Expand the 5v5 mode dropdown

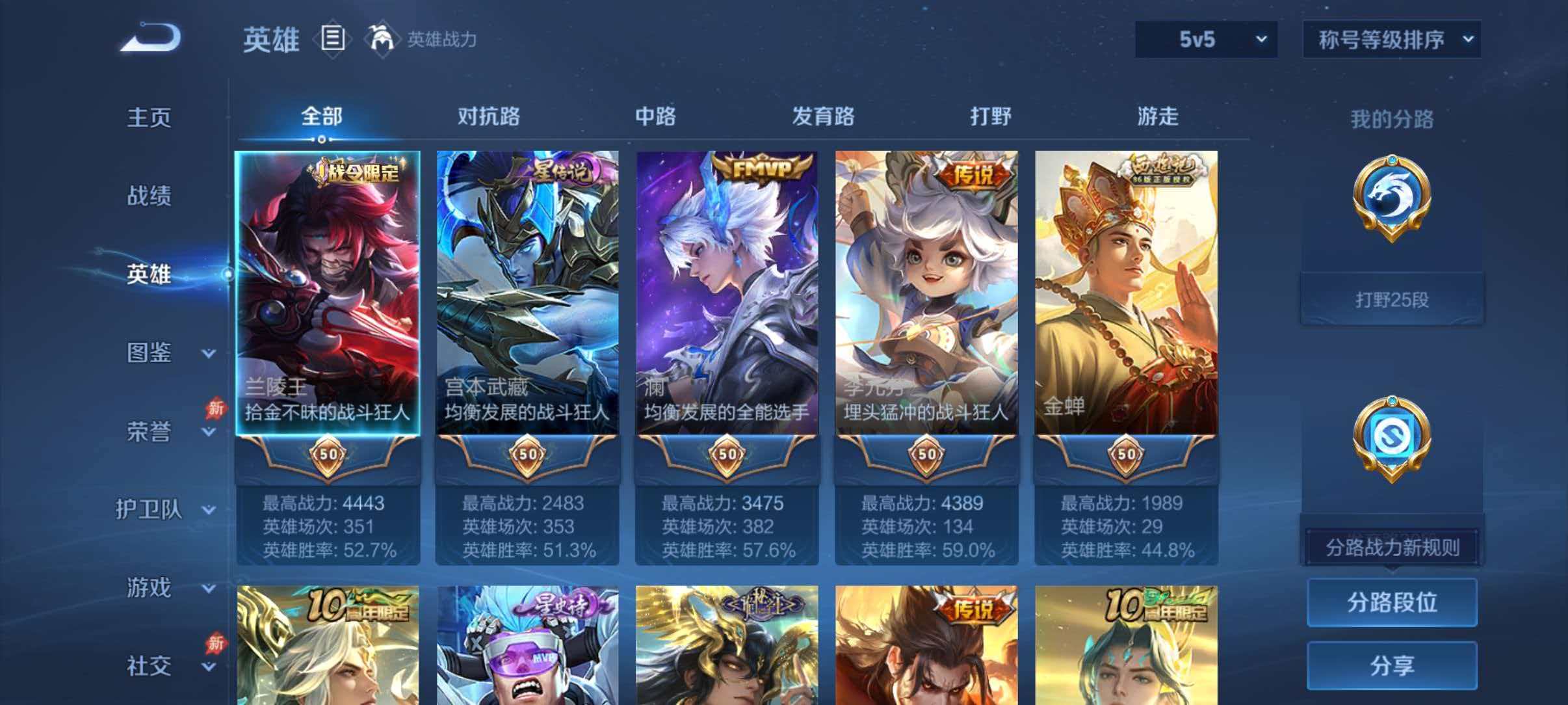(1206, 40)
